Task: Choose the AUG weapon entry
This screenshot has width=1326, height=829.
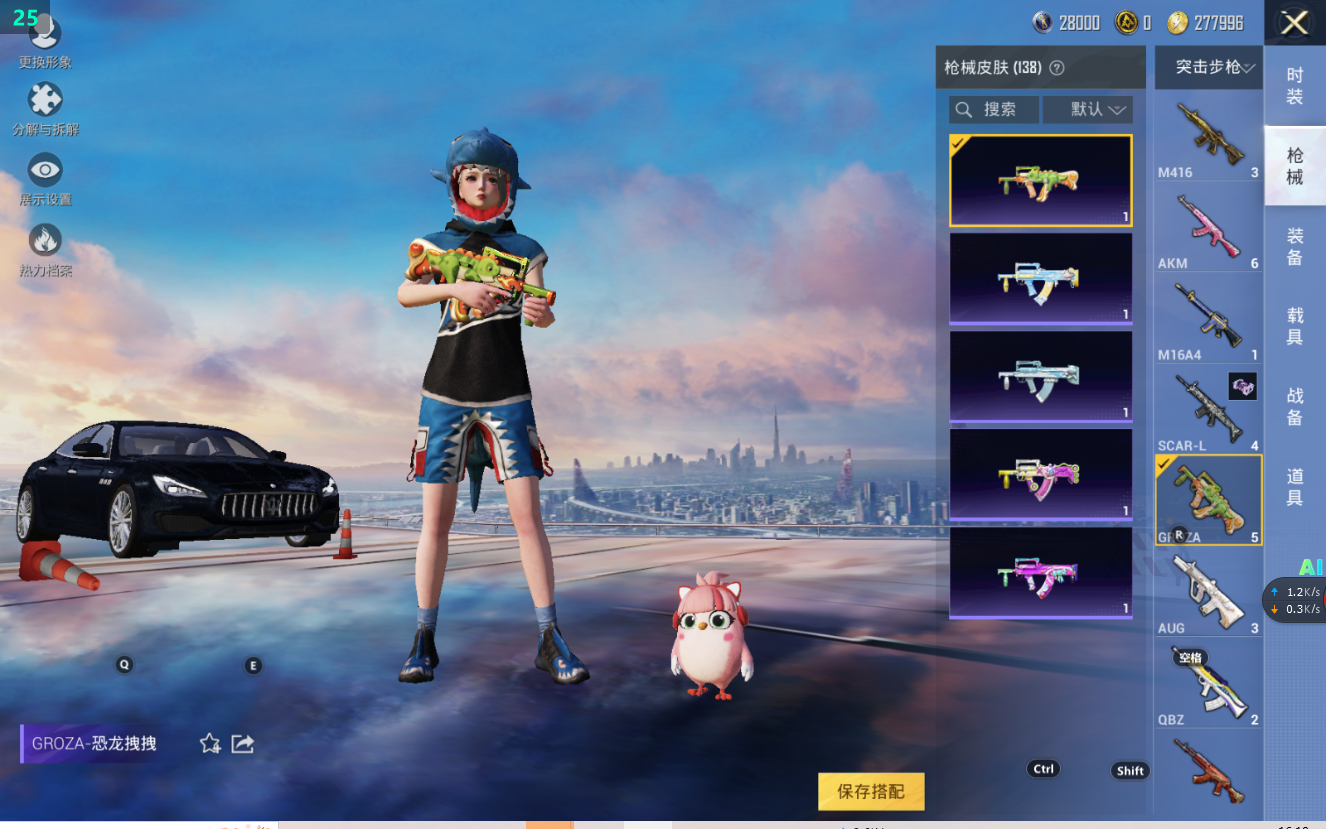Action: click(1208, 592)
